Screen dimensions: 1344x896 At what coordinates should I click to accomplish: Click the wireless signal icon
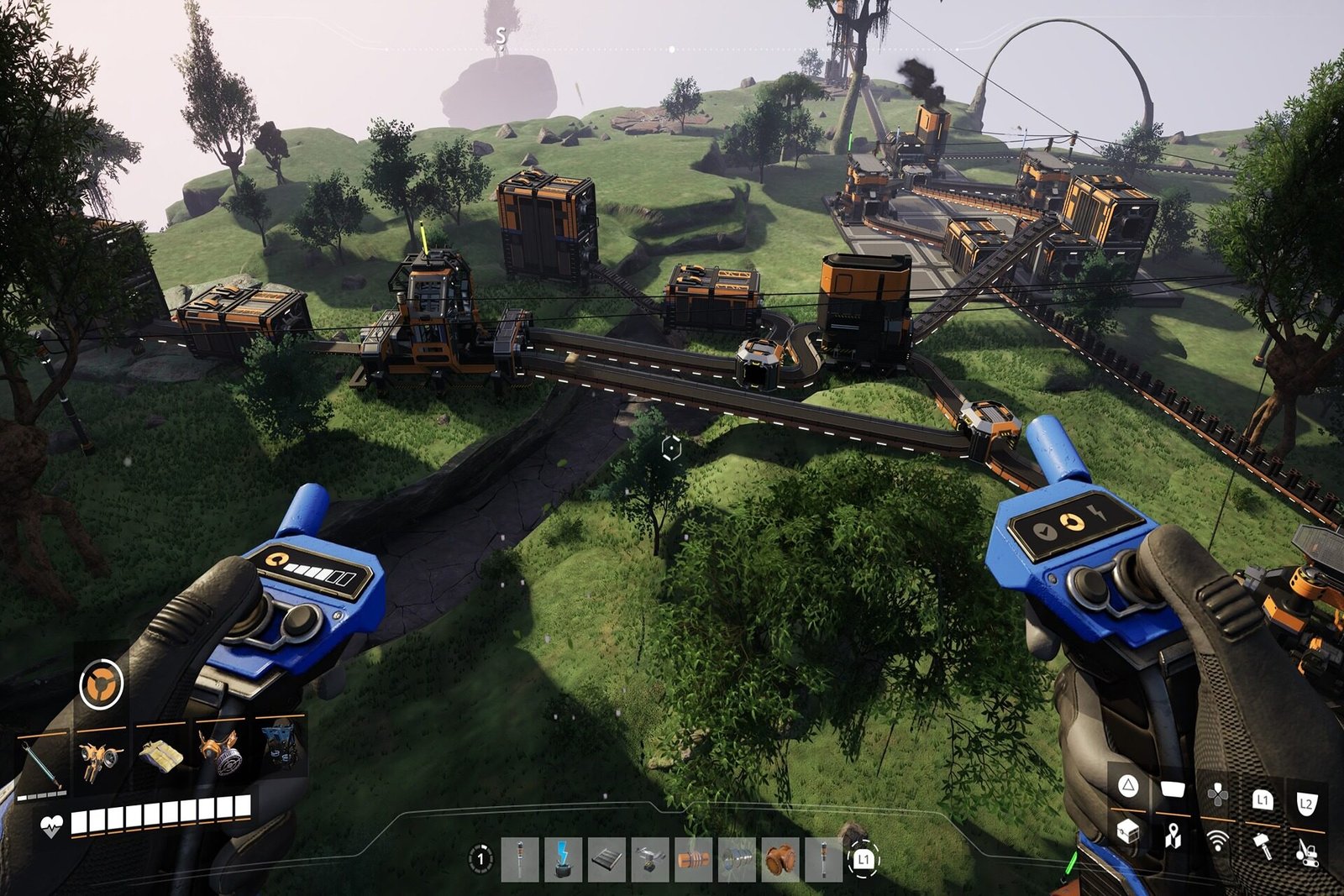point(1217,840)
